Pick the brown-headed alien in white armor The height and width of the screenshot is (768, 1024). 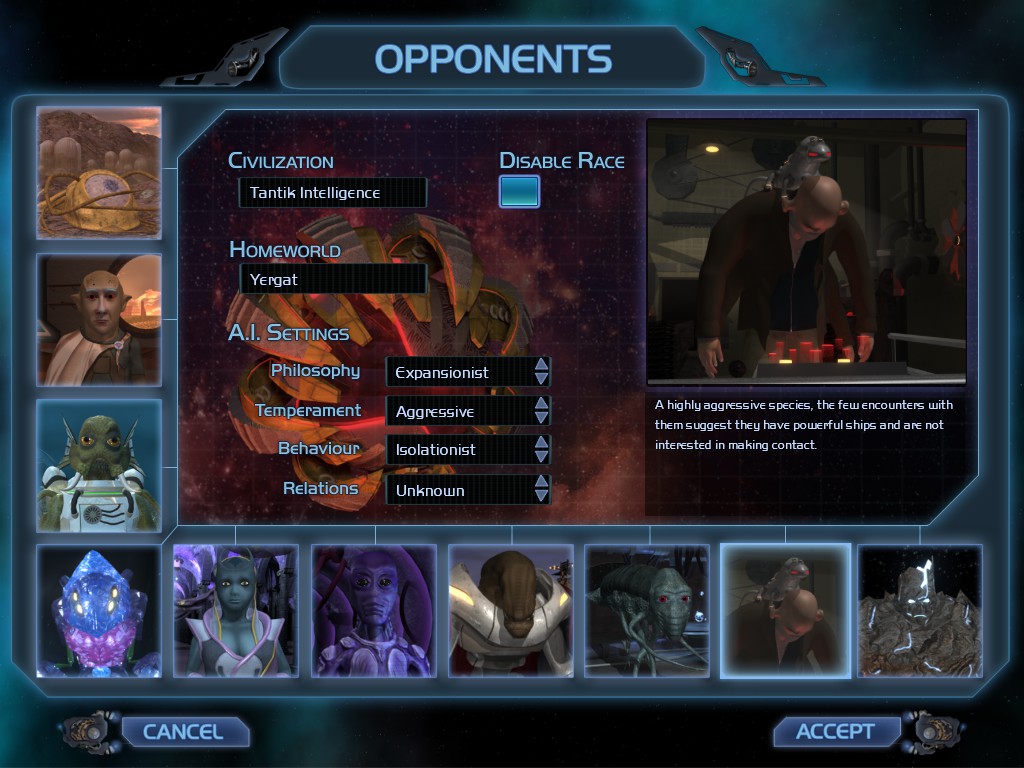(x=510, y=611)
